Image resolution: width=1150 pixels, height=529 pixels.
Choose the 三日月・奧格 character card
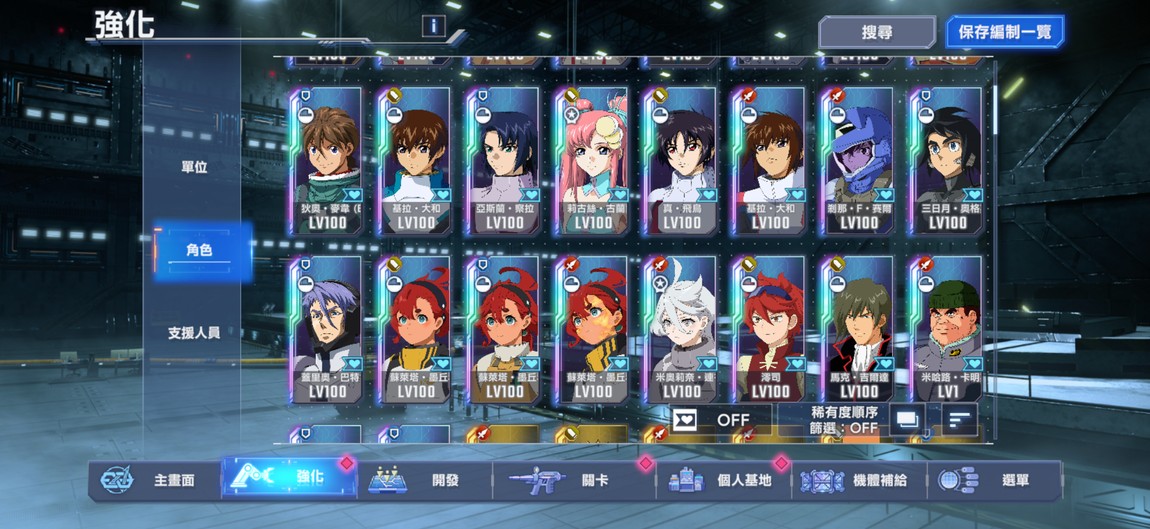point(946,160)
